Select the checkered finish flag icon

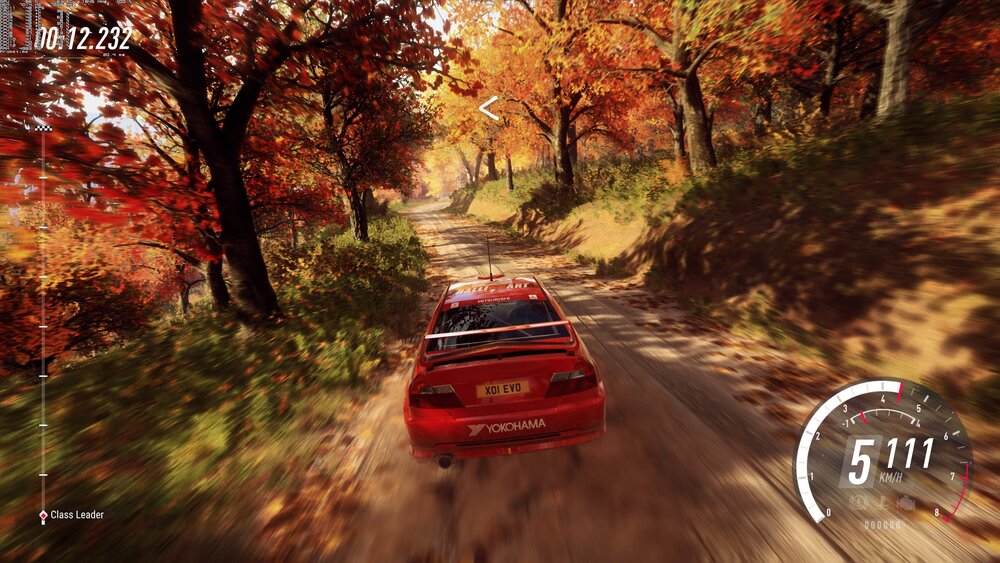(x=43, y=127)
